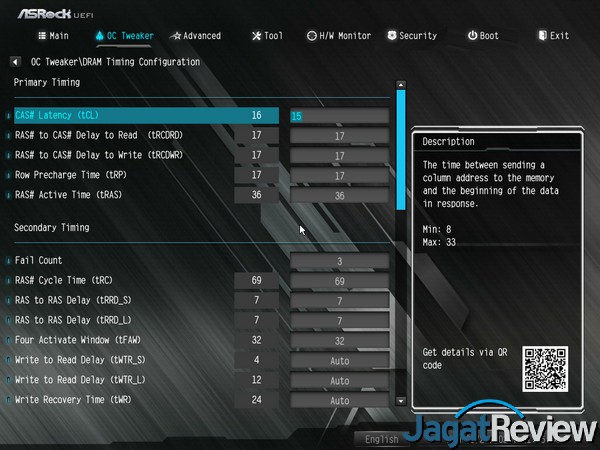Choose the Exit tab
Screen dimensions: 600x450
552,36
